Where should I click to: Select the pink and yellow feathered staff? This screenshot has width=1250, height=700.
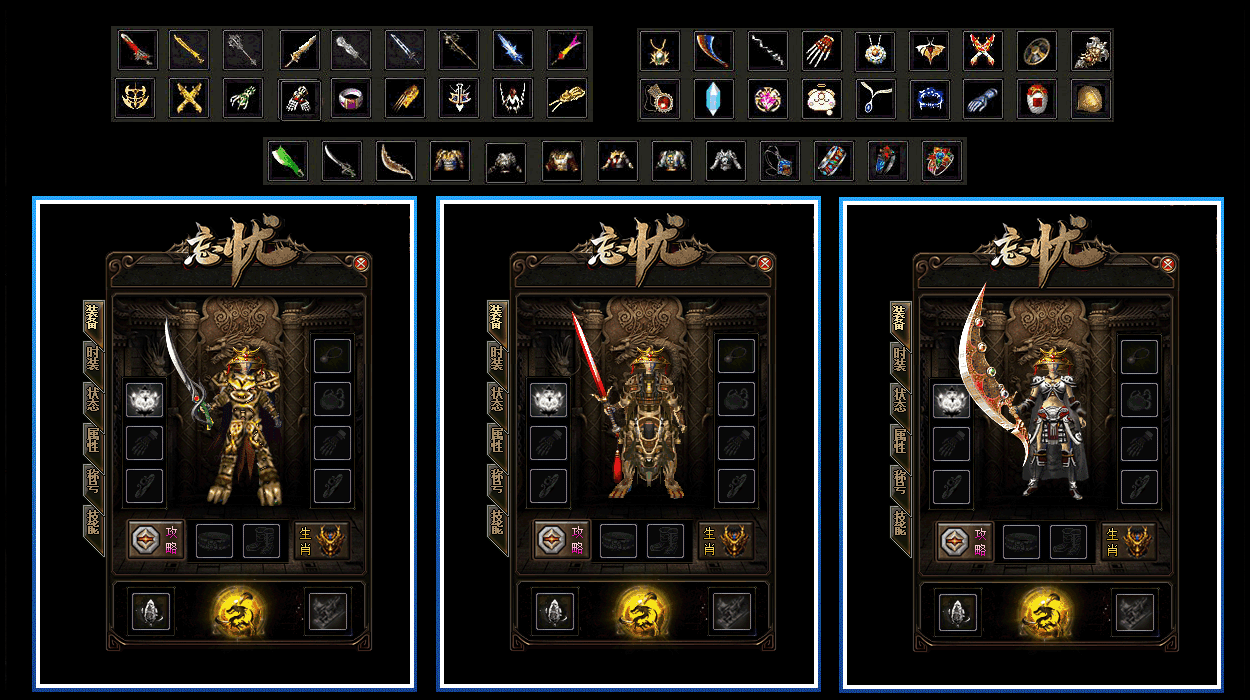pos(567,49)
